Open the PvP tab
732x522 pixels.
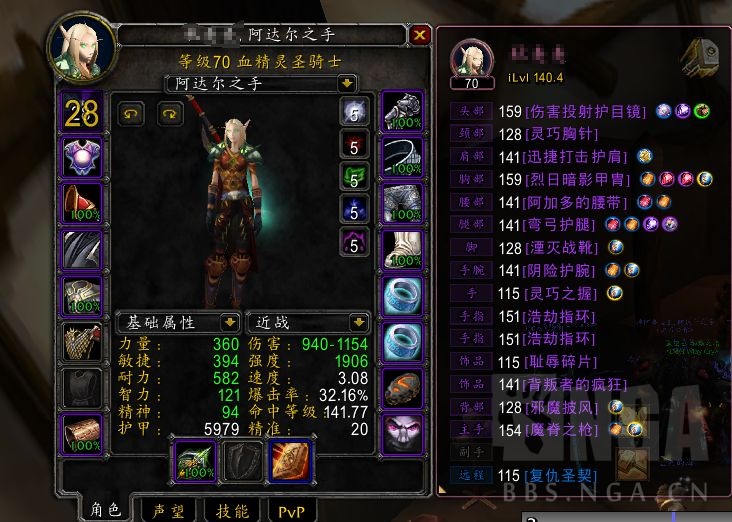(x=290, y=509)
